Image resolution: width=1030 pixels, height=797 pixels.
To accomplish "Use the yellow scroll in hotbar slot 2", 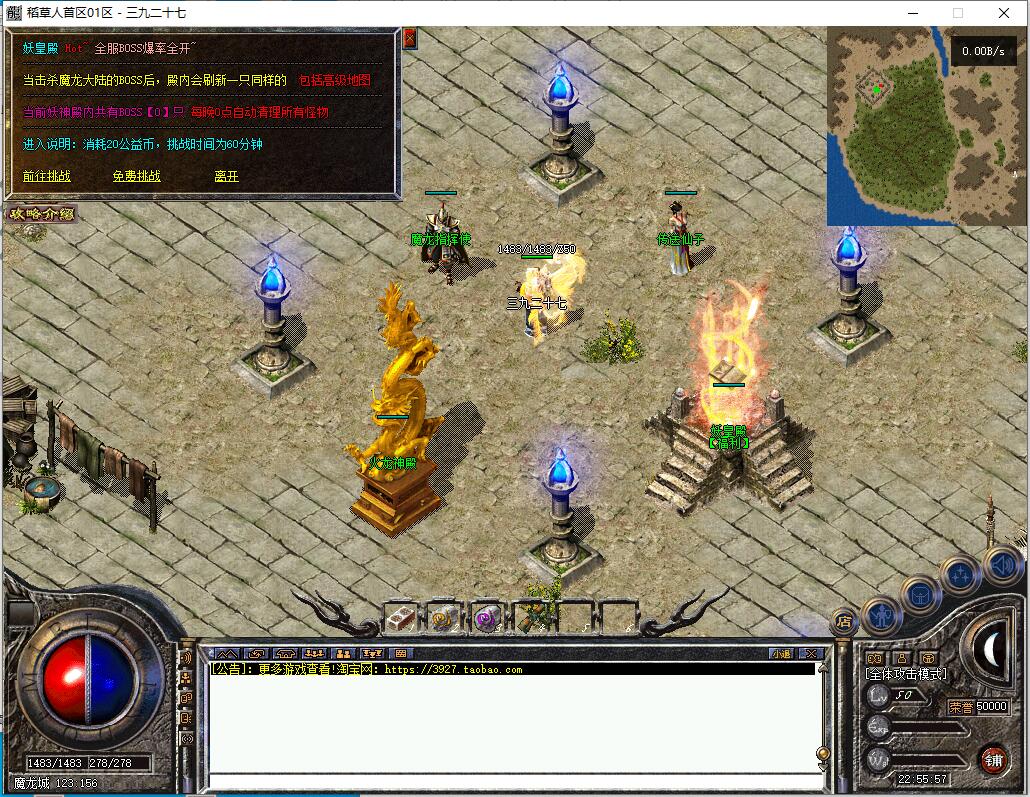I will (444, 618).
